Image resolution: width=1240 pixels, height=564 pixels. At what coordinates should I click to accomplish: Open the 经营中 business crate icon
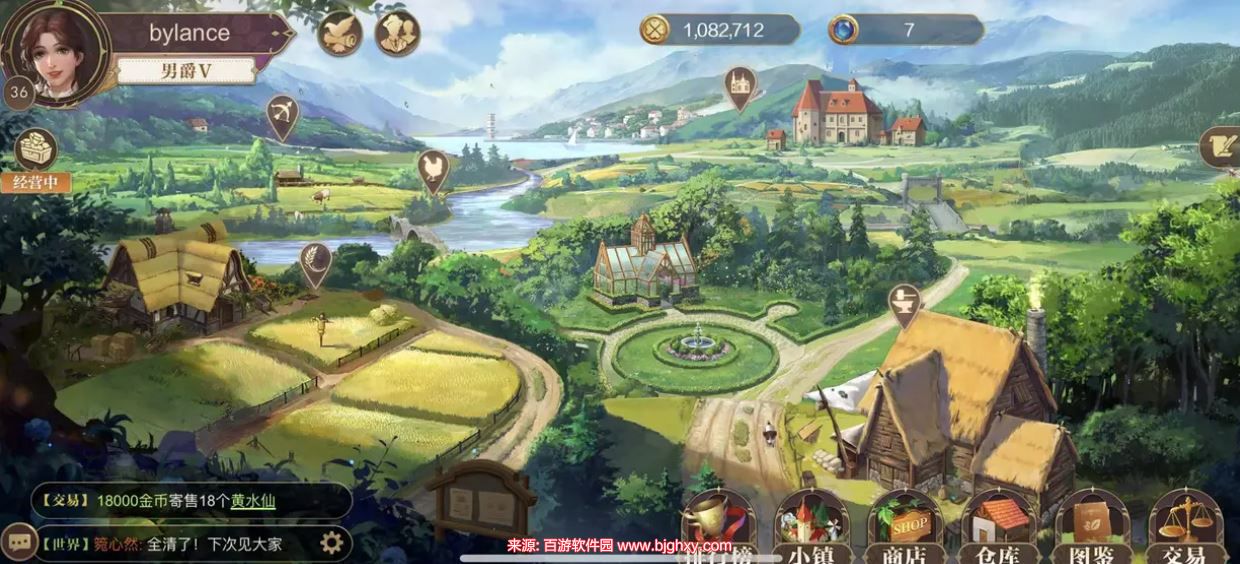(36, 152)
